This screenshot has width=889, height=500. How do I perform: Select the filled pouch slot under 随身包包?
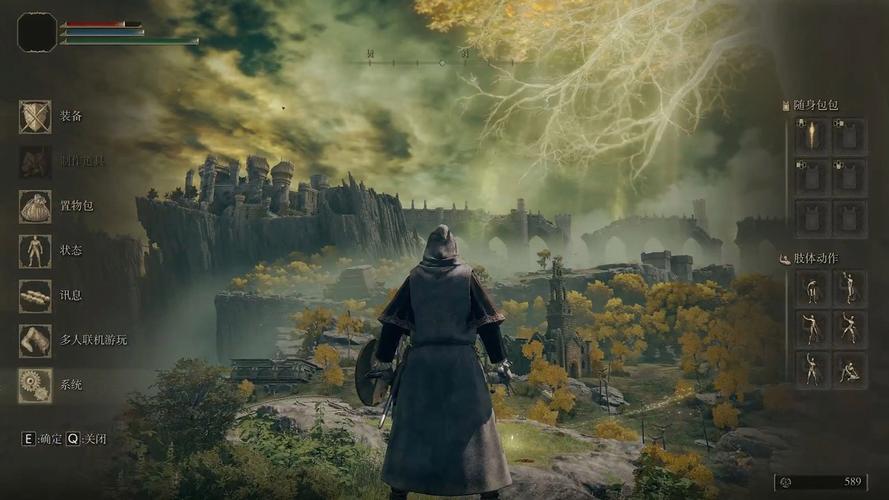tap(811, 136)
